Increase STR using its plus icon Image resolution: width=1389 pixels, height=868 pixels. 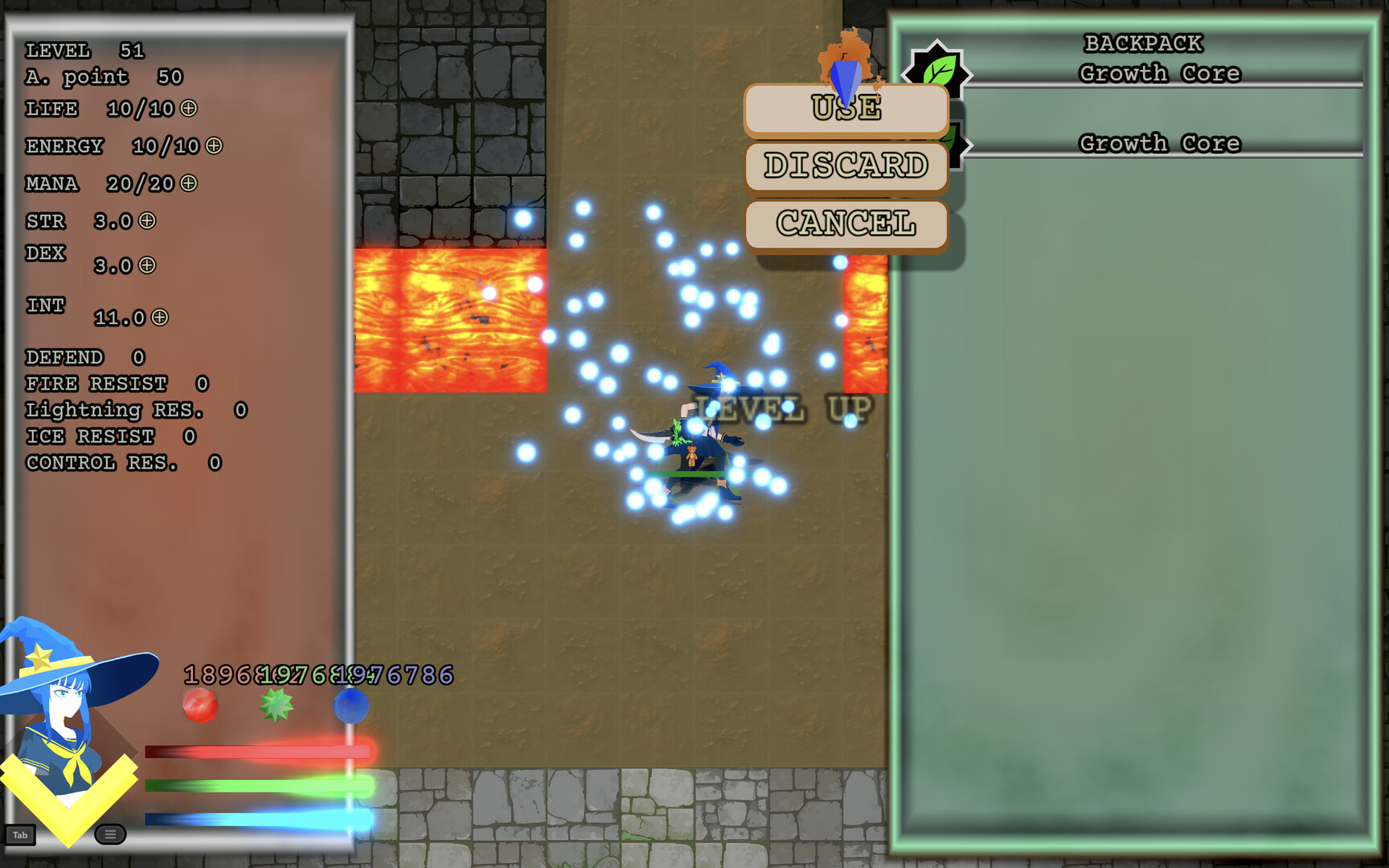pos(147,222)
